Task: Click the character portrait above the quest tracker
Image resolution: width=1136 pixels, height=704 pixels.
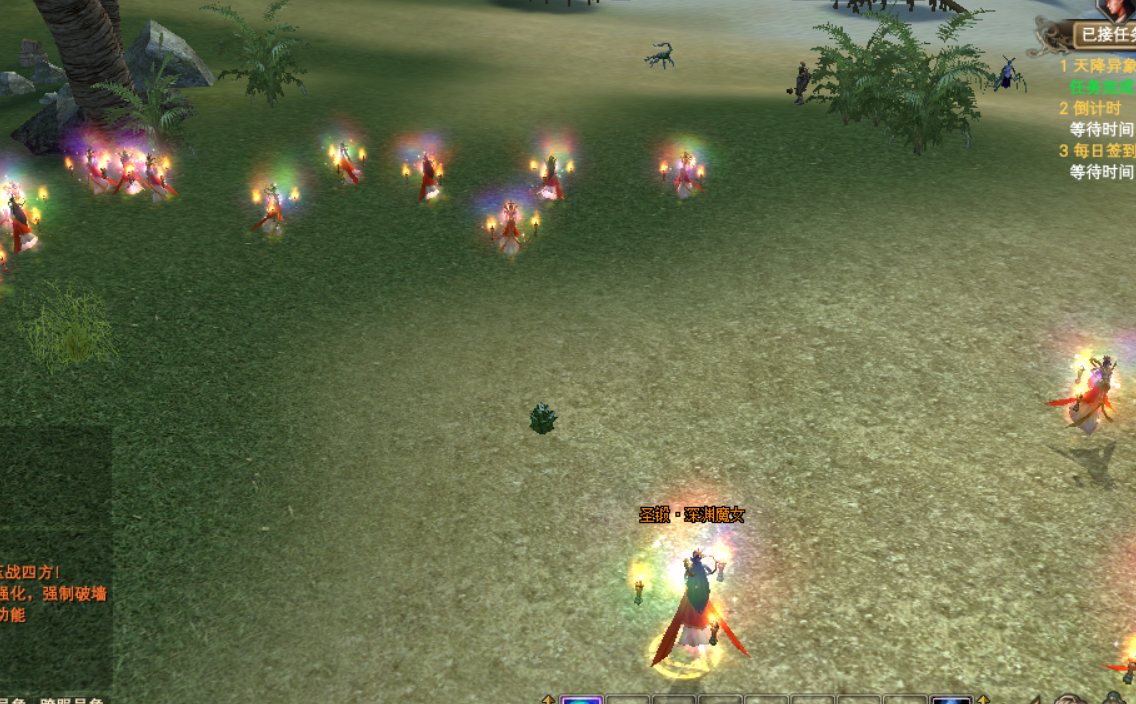Action: click(x=1117, y=9)
